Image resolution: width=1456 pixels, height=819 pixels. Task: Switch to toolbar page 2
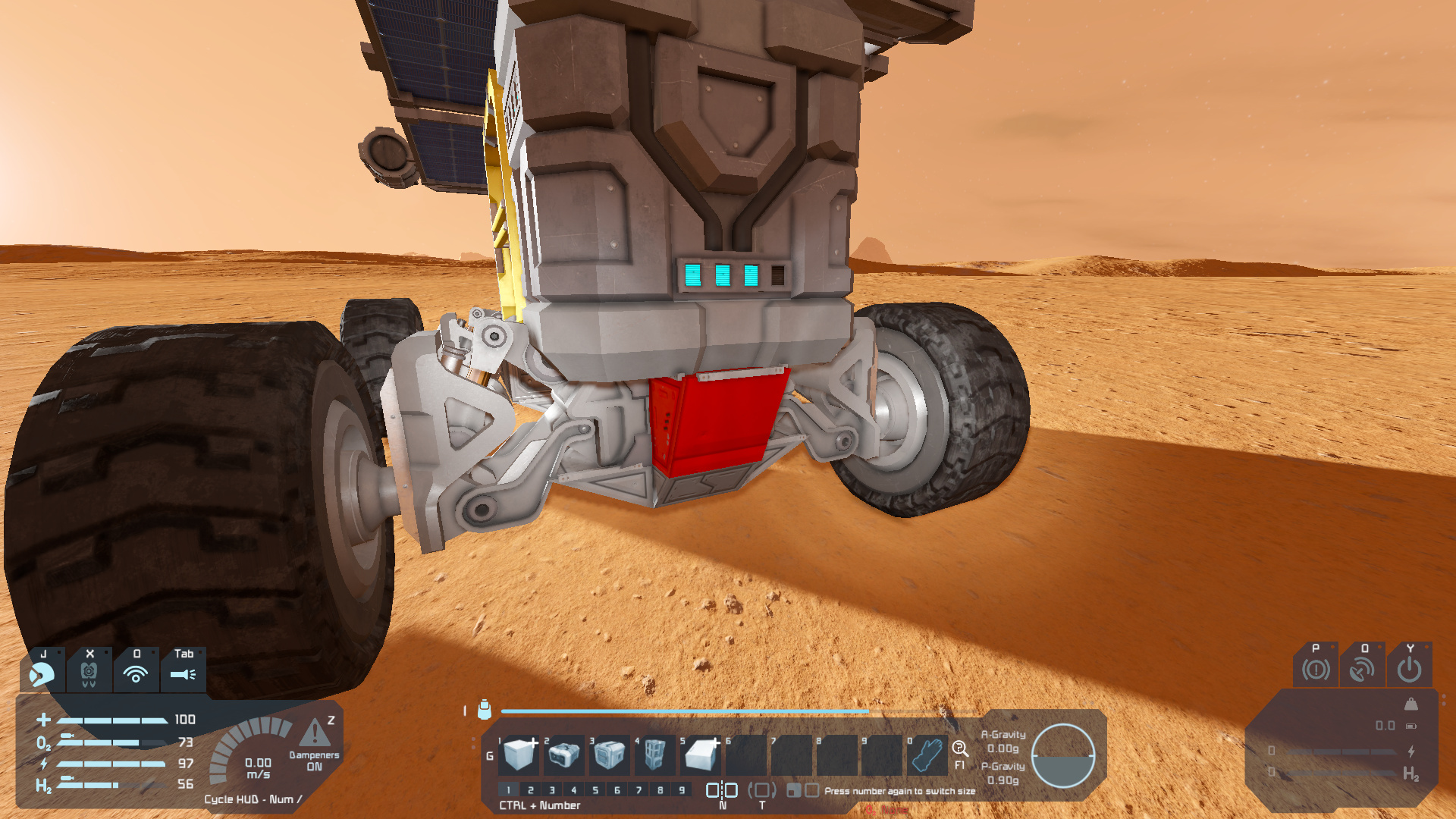(530, 790)
